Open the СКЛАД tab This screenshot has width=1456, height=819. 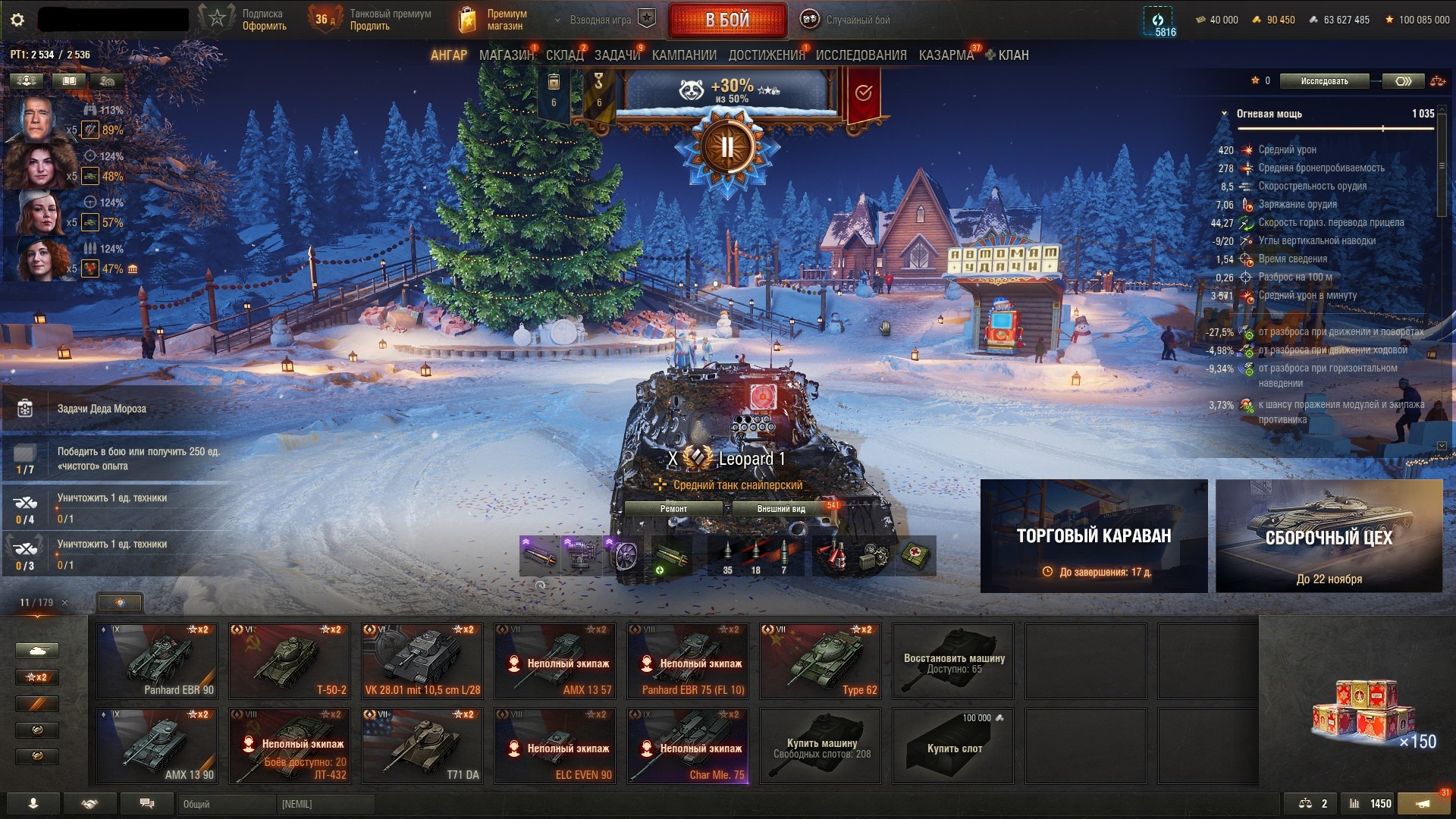click(x=564, y=55)
